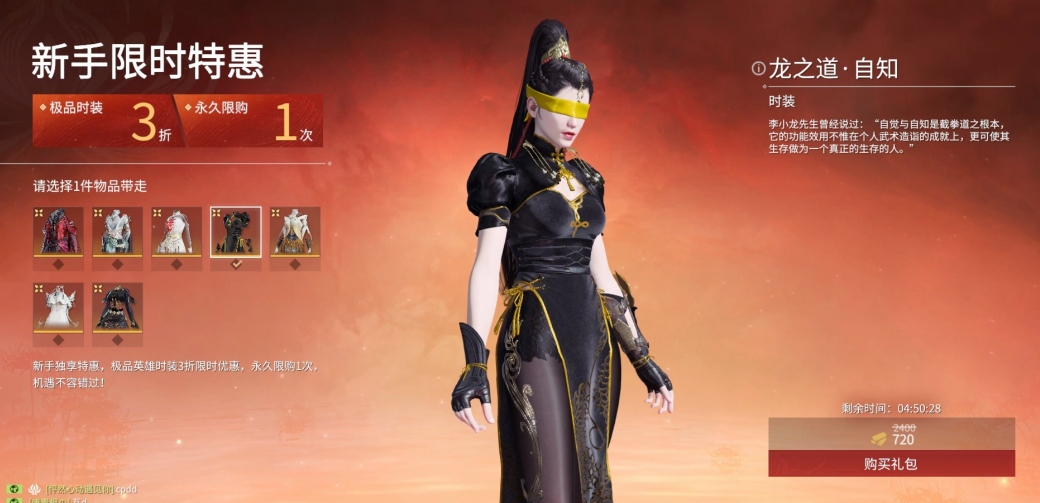
Task: Choose the white and teal outfit thumbnail
Action: point(117,232)
